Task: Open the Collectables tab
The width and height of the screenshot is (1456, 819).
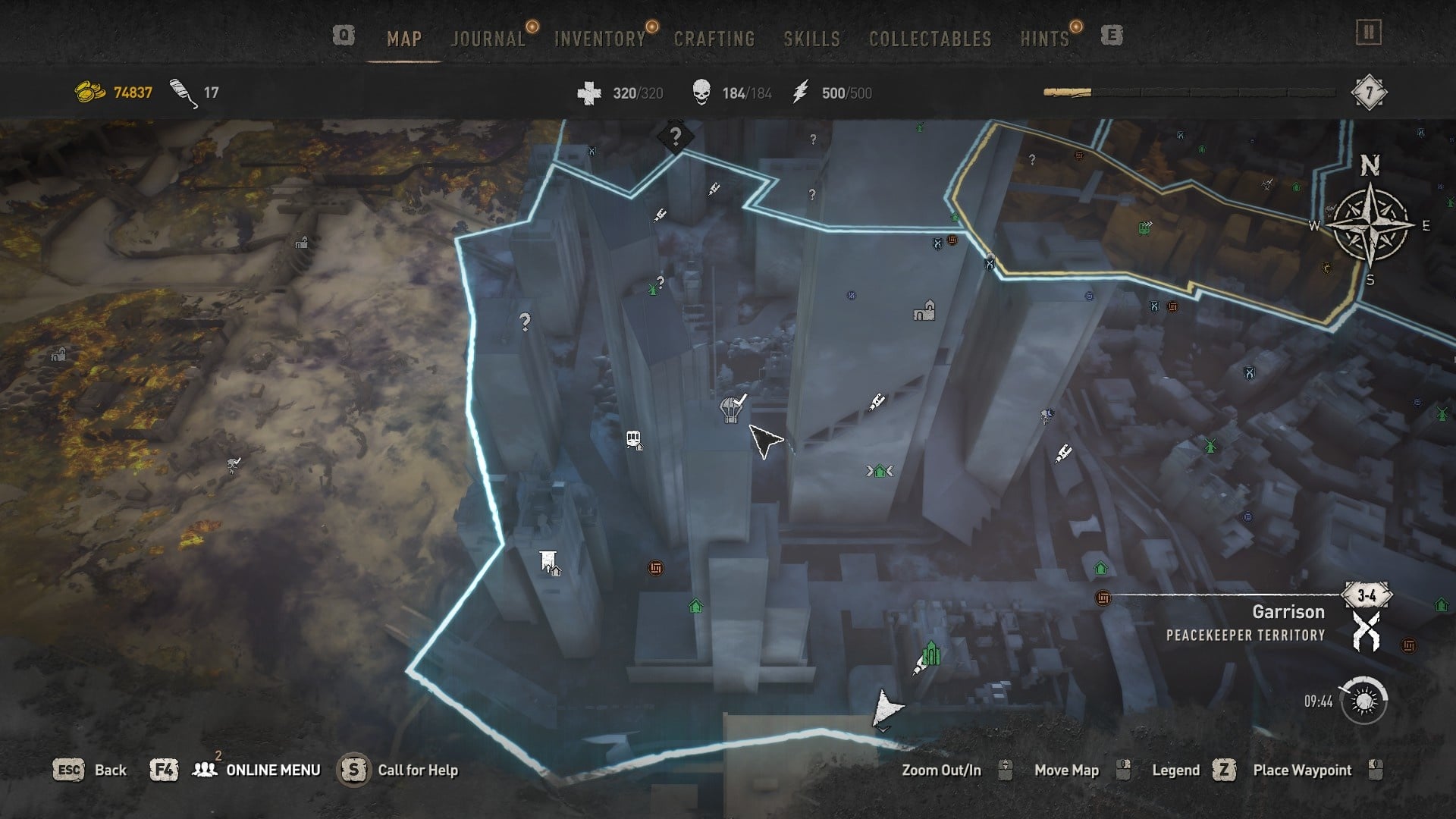Action: pos(930,39)
